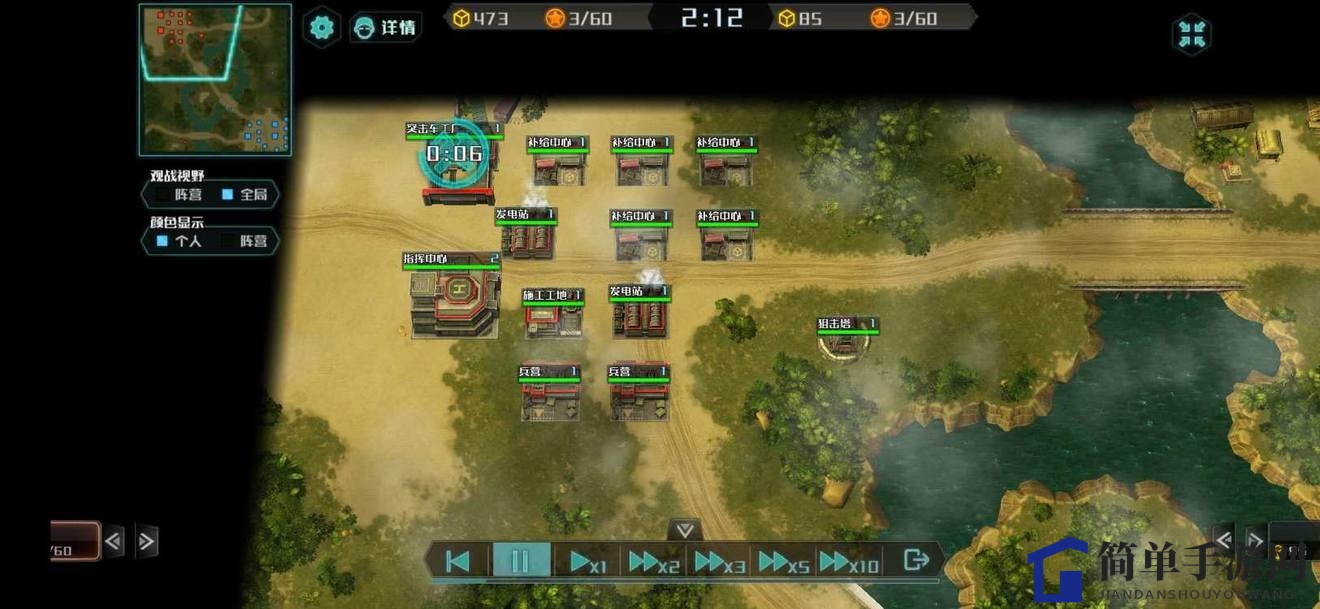Screen dimensions: 1320x609
Task: Open the gear settings menu
Action: tap(322, 27)
